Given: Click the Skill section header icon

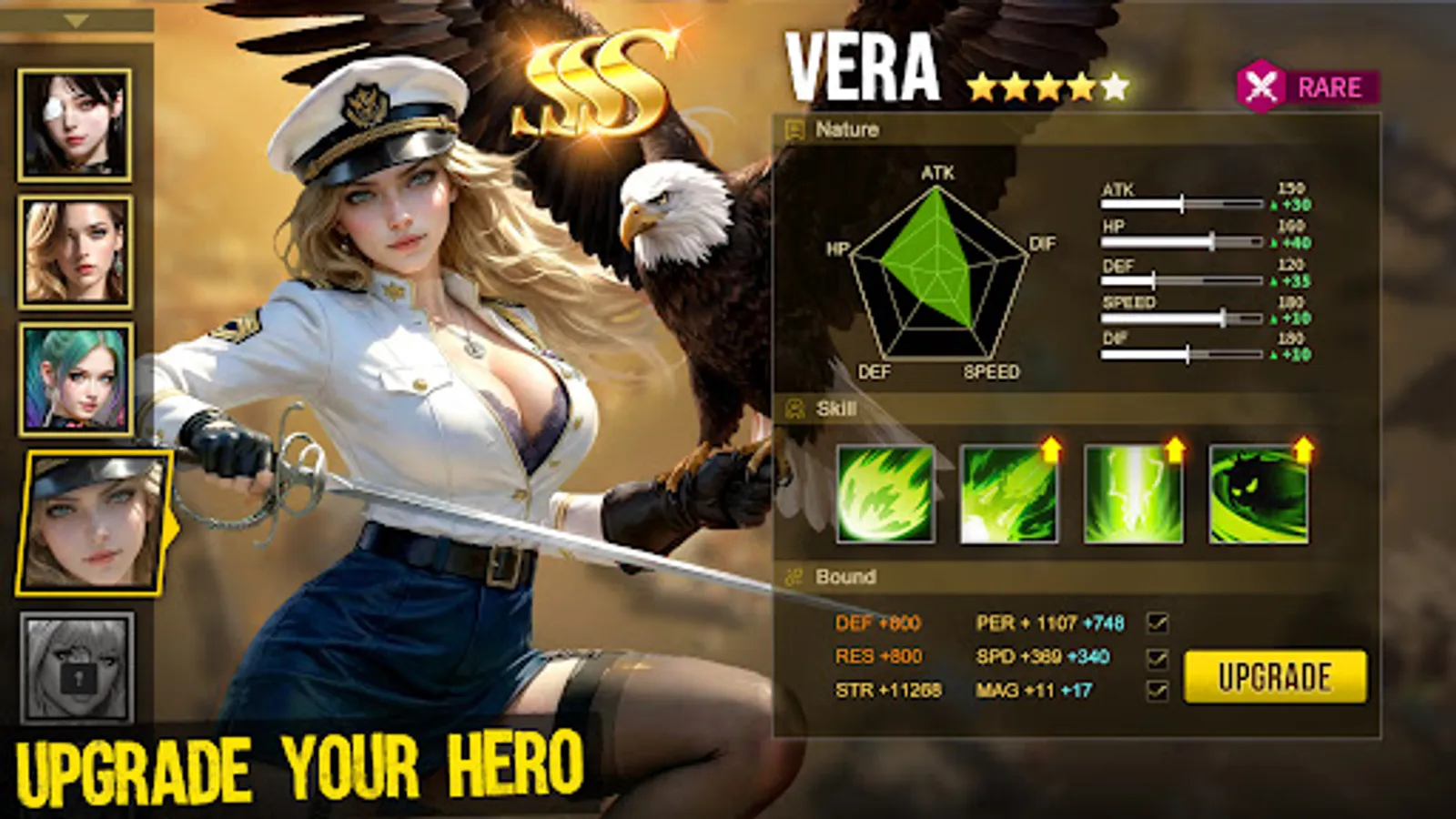Looking at the screenshot, I should (x=794, y=409).
